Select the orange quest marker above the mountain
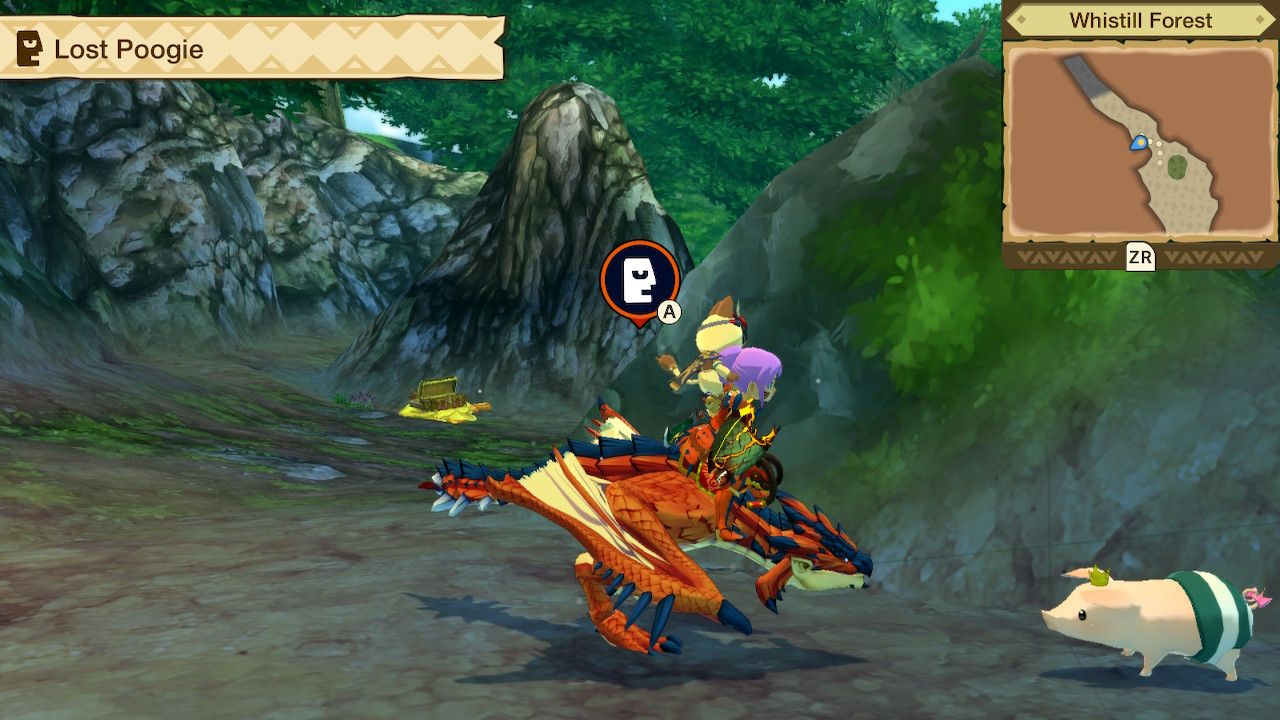Screen dimensions: 1280x720 [638, 278]
